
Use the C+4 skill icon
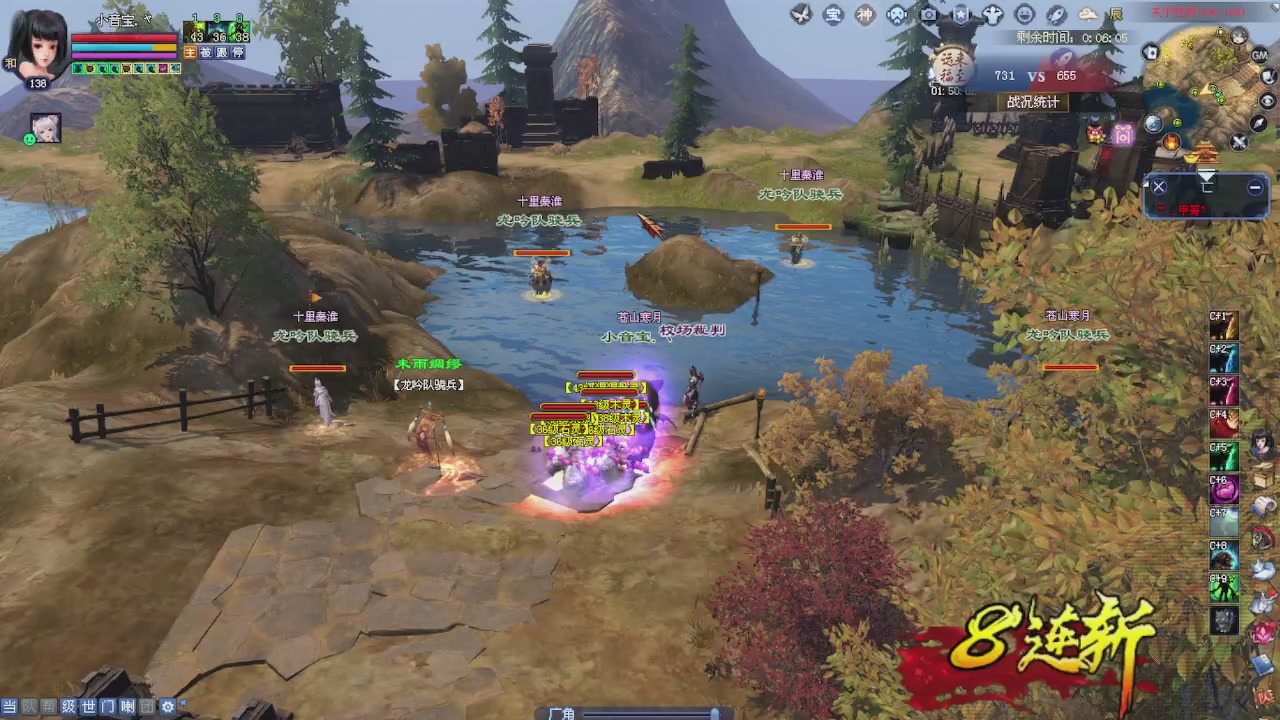click(x=1225, y=424)
